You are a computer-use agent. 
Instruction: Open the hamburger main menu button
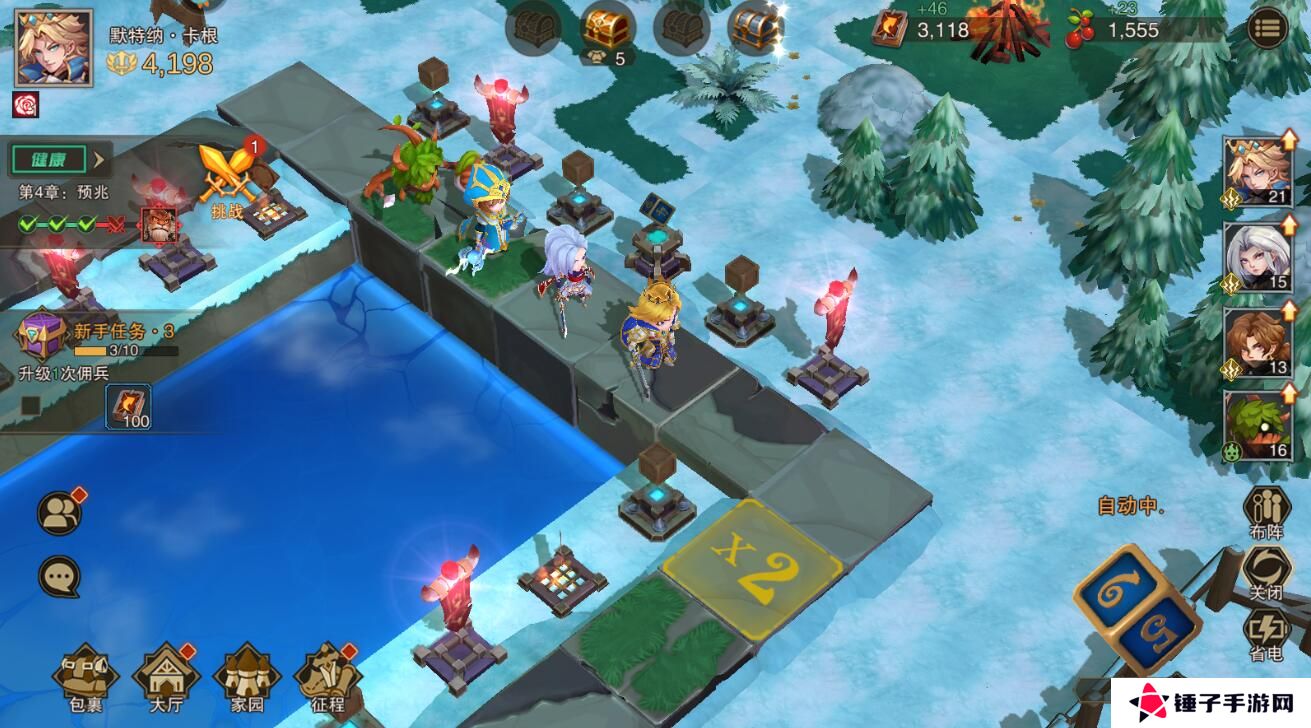(1267, 28)
